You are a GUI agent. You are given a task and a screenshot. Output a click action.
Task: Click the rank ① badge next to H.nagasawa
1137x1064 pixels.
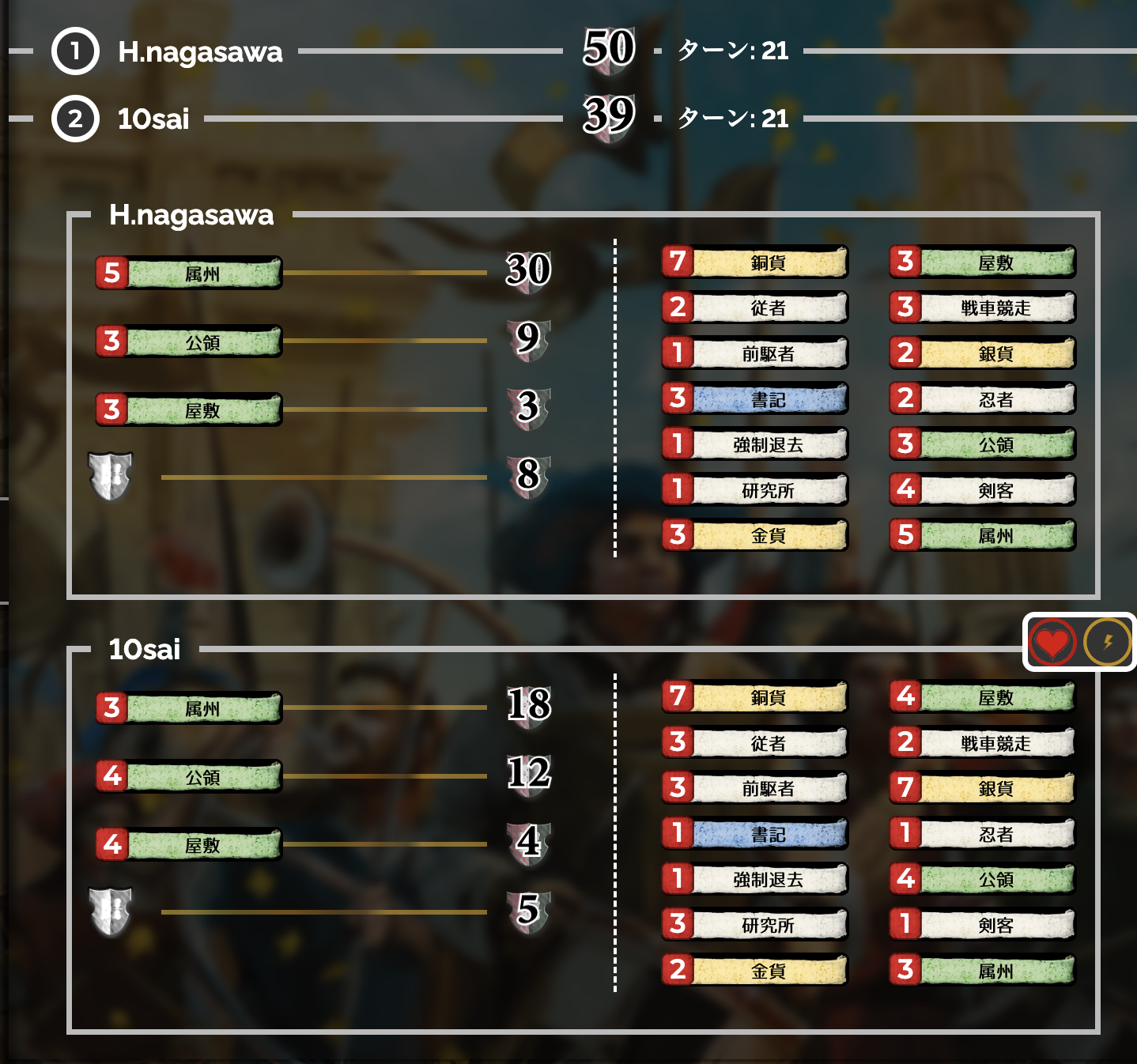pyautogui.click(x=75, y=54)
